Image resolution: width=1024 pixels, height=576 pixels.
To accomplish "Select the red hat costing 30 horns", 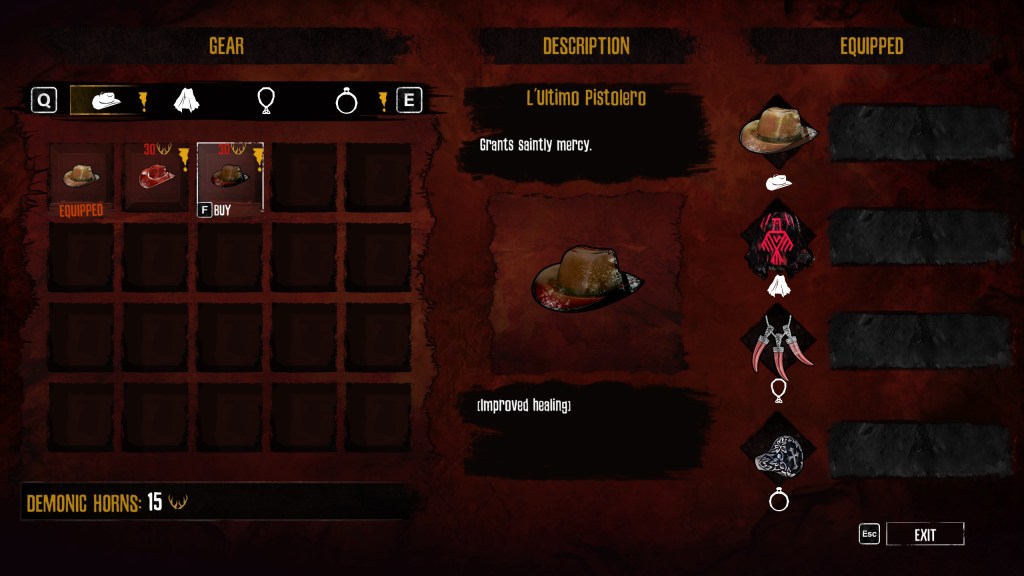I will coord(155,176).
